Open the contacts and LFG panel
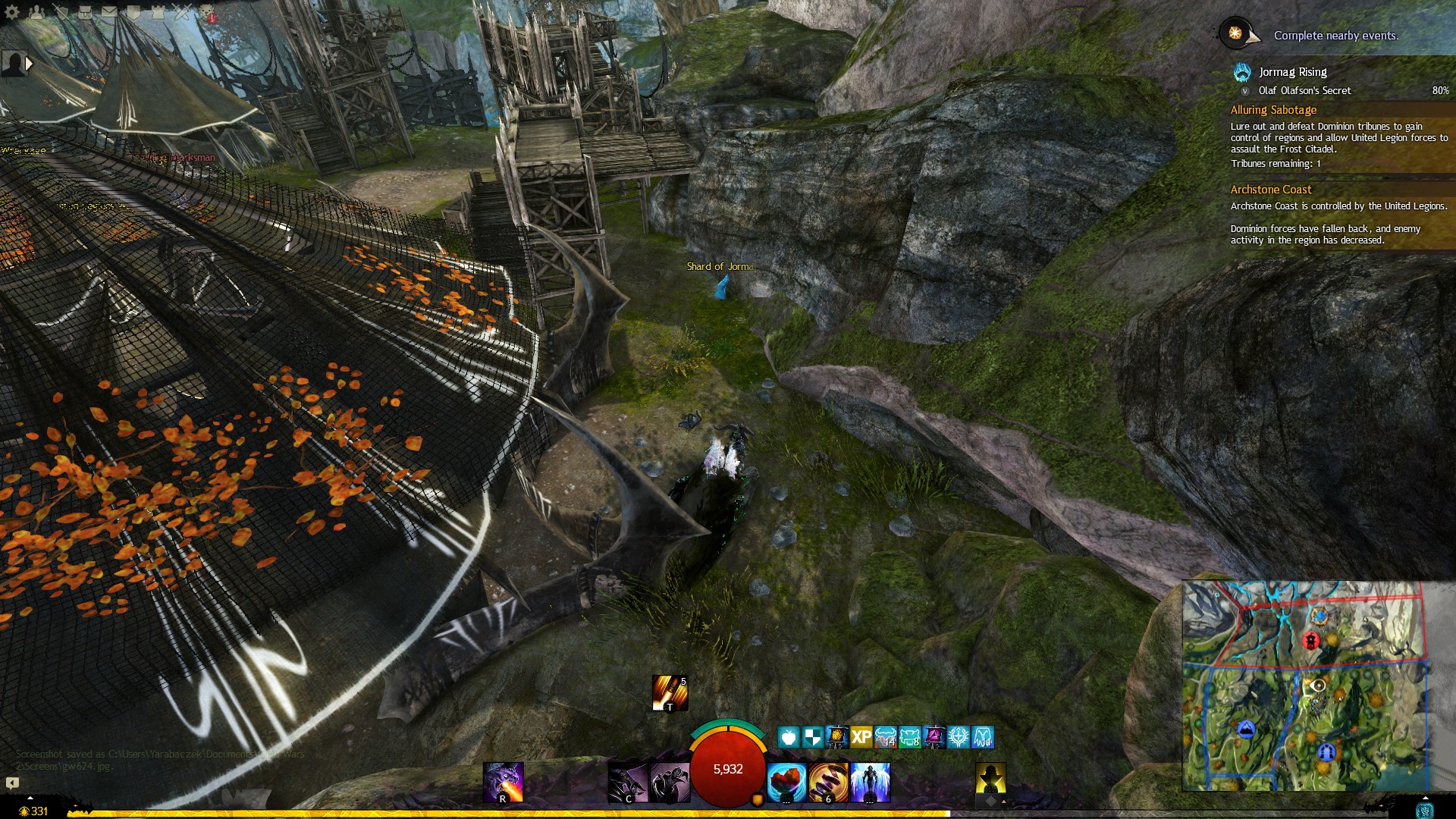Screen dimensions: 1456x819 36,12
